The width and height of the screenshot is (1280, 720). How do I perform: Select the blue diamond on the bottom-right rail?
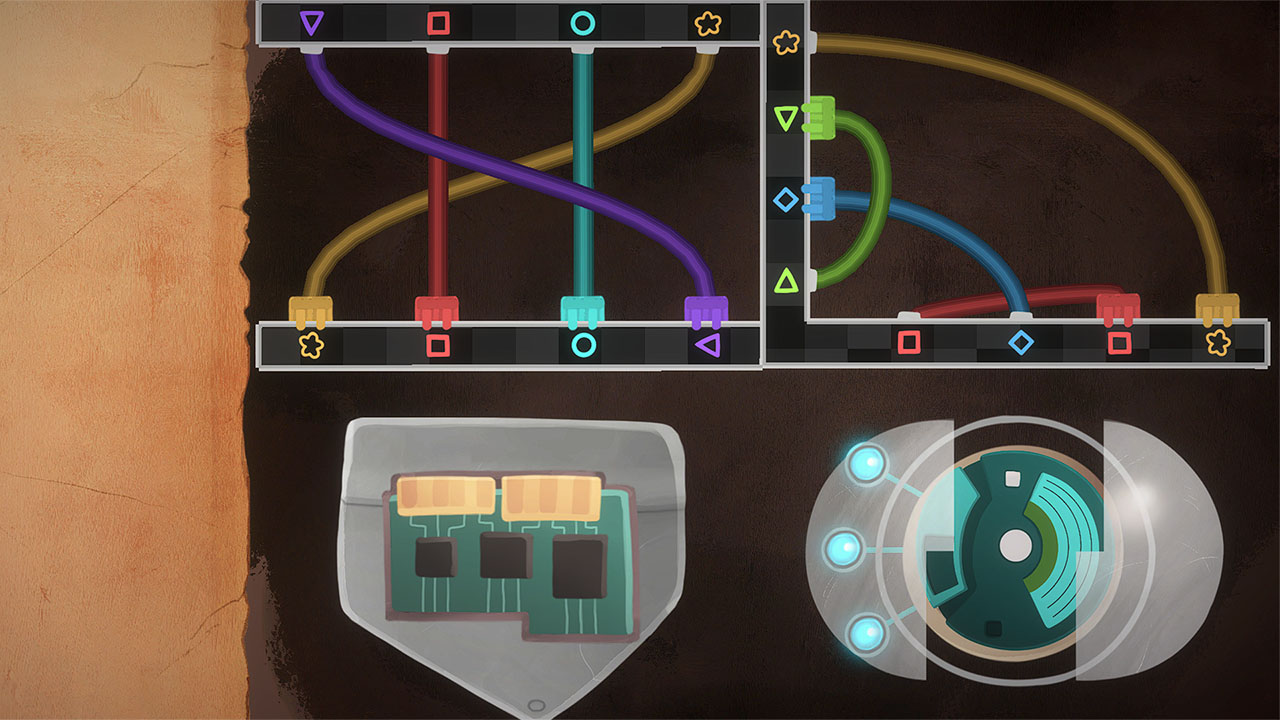1021,343
